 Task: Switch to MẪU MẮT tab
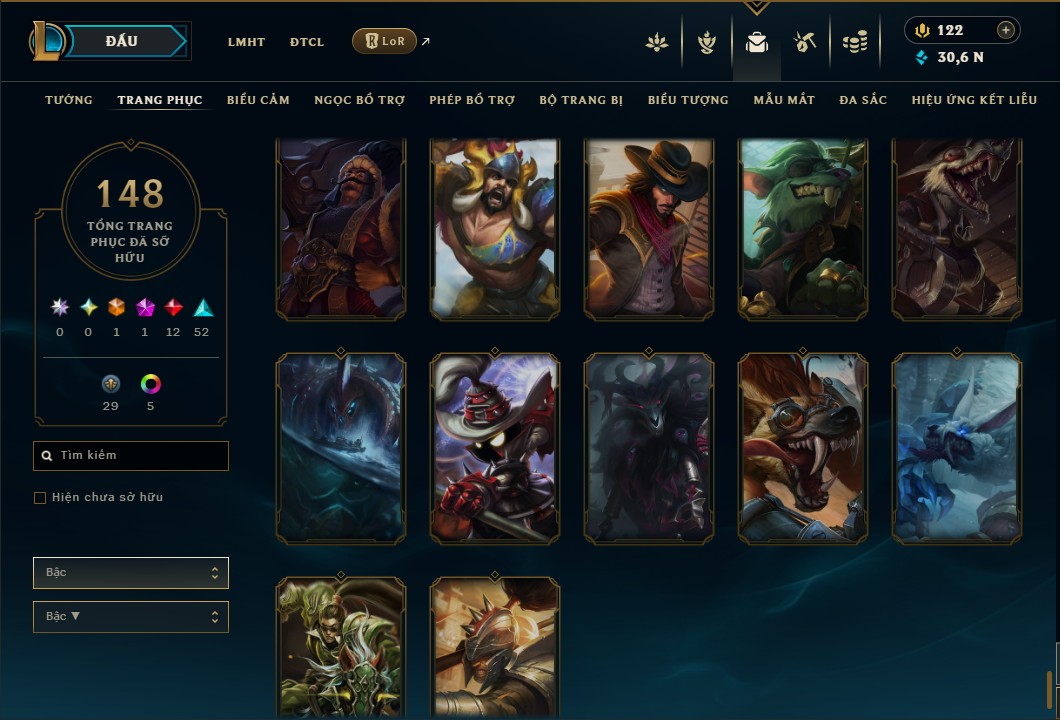click(x=784, y=100)
